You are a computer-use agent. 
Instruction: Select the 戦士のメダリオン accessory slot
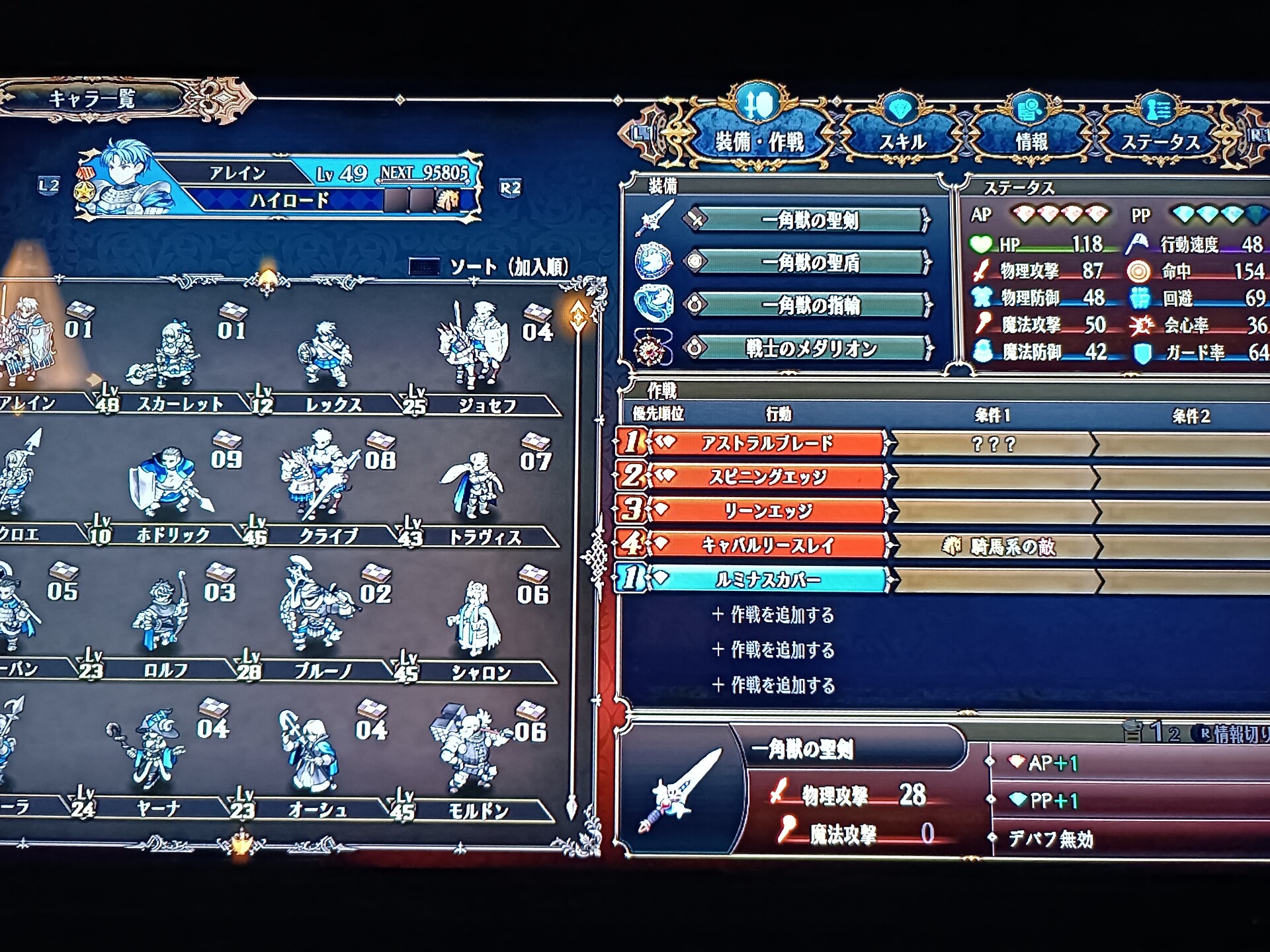[809, 348]
